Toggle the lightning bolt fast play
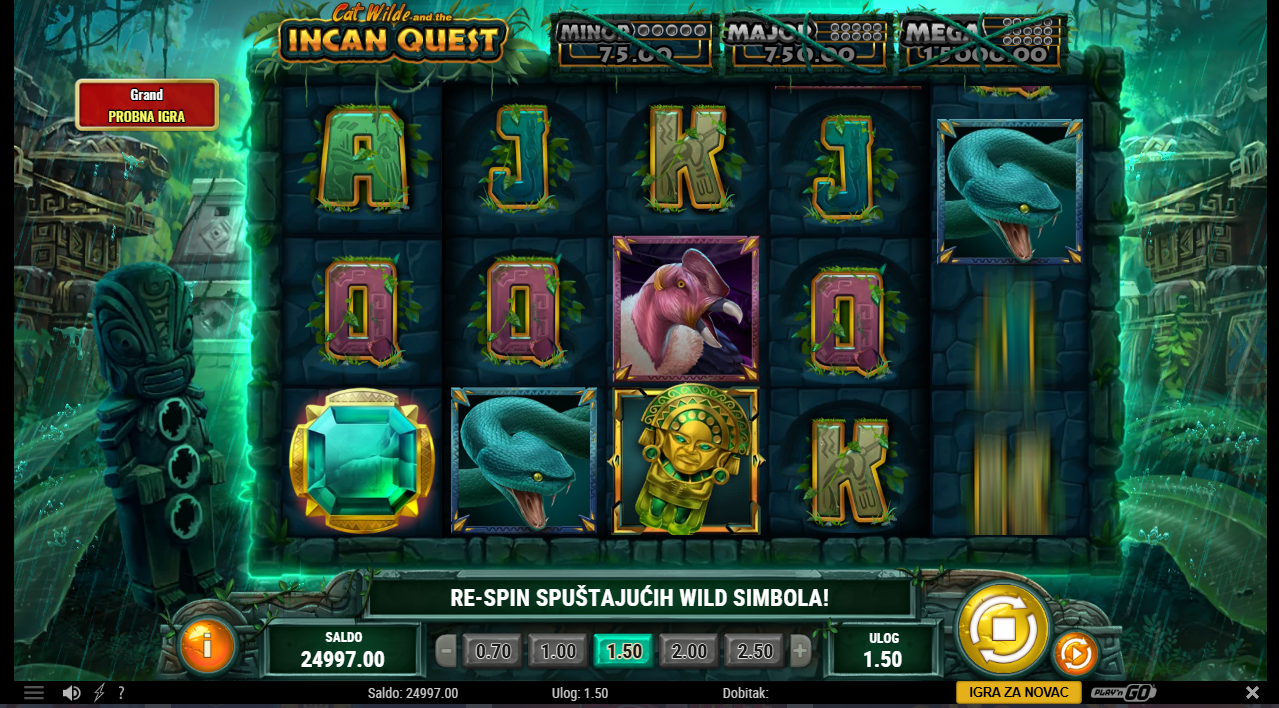 [99, 693]
